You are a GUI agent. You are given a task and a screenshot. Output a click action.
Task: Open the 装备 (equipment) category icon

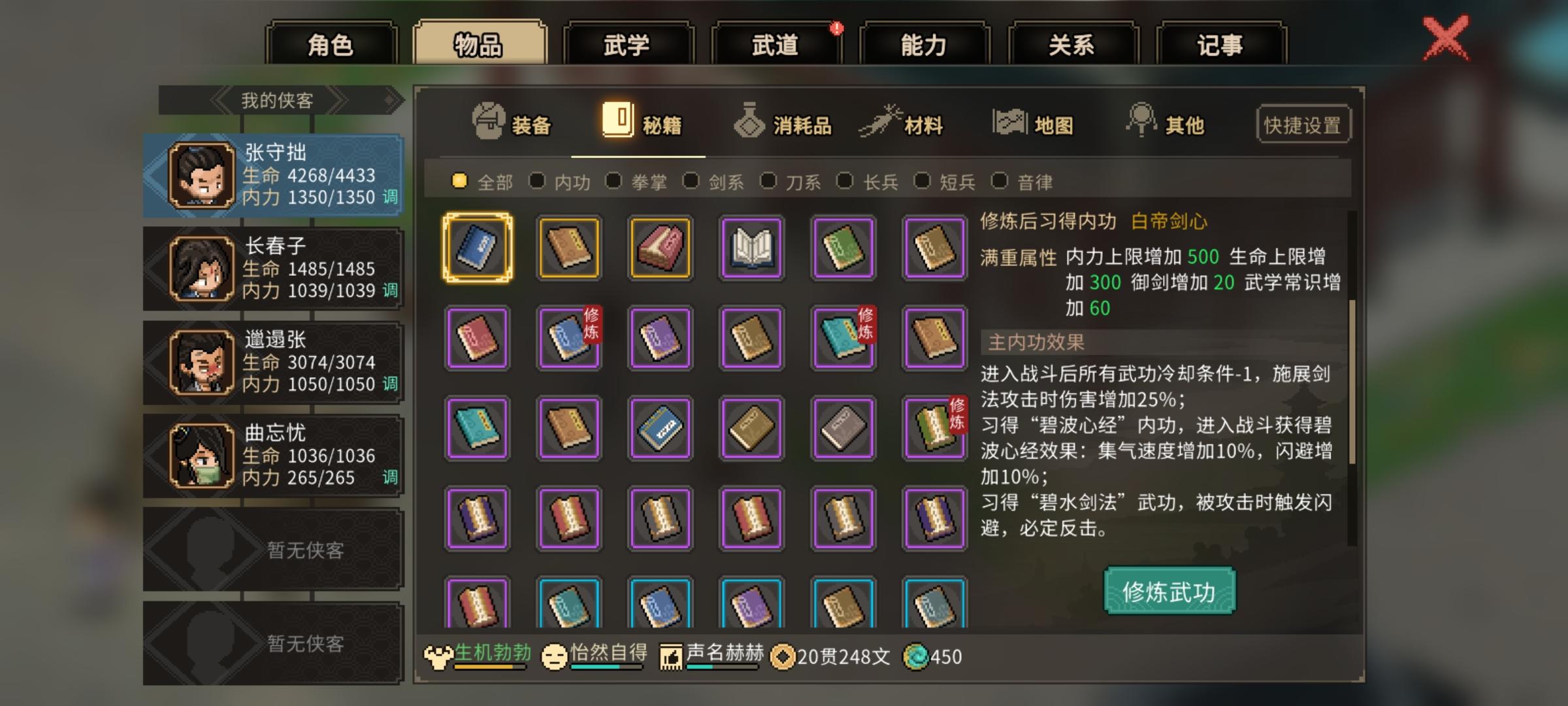pos(487,122)
